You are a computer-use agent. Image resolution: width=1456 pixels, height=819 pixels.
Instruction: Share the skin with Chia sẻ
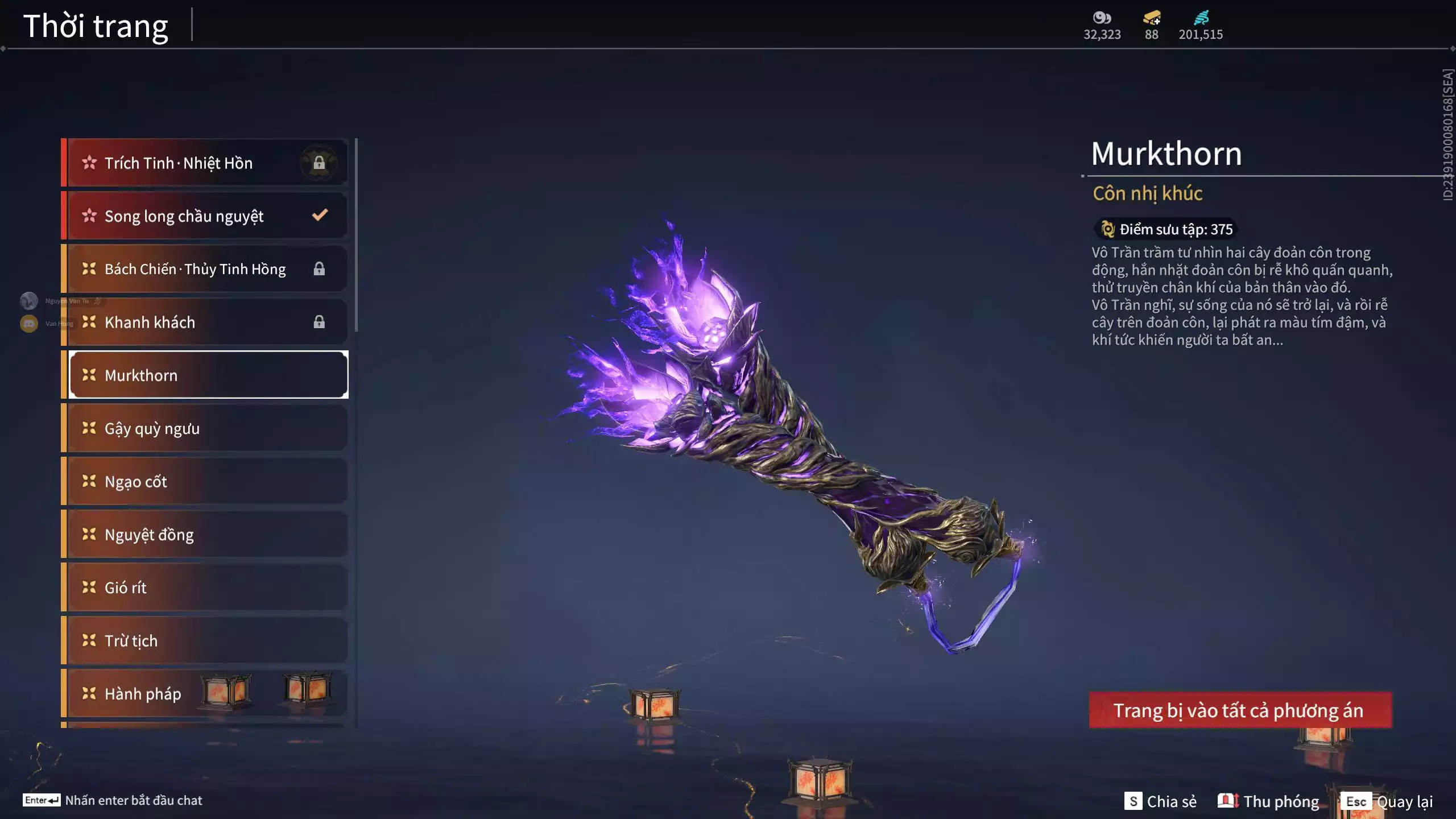click(x=1161, y=801)
